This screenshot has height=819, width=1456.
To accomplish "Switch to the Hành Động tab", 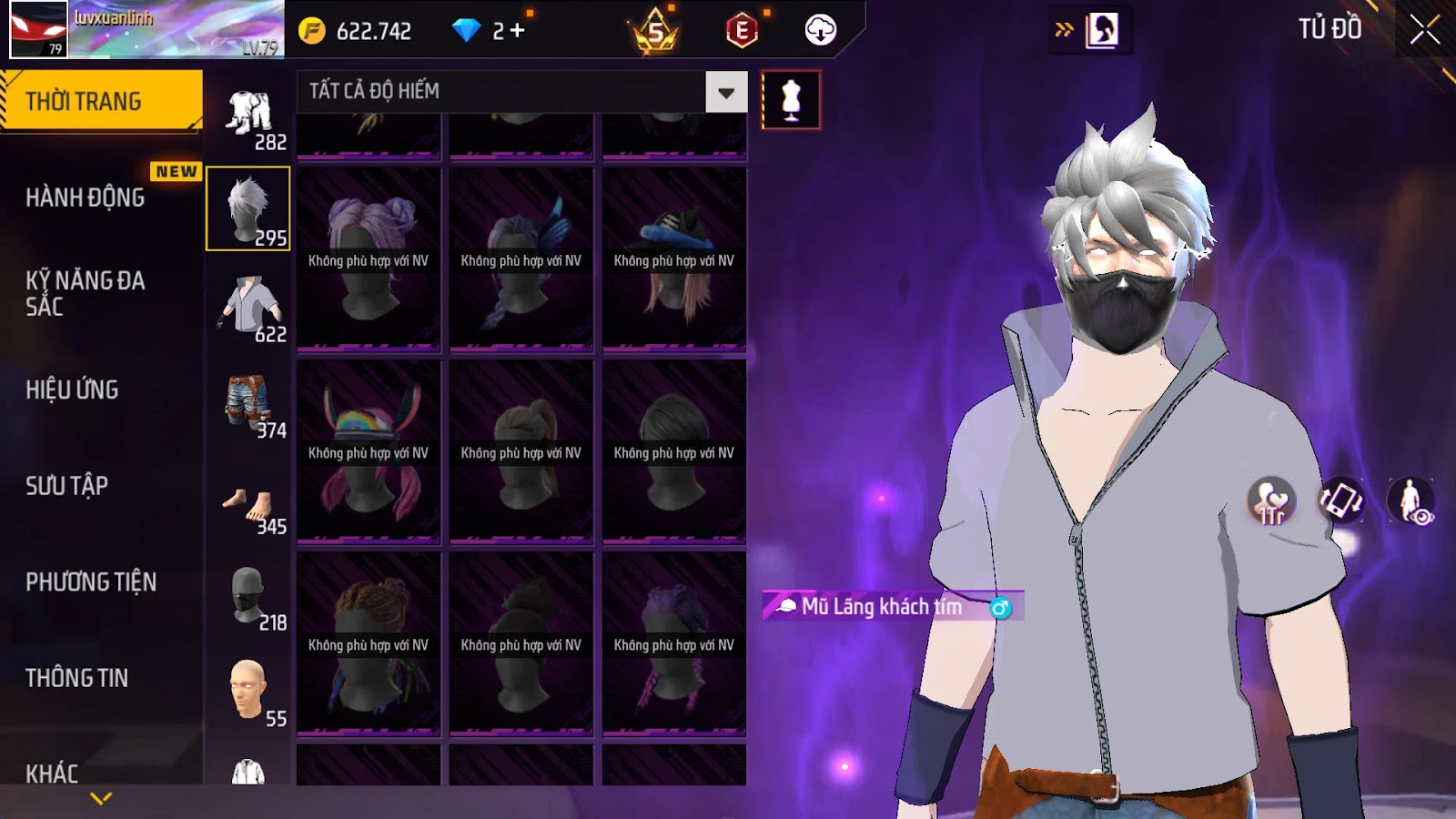I will coord(86,197).
